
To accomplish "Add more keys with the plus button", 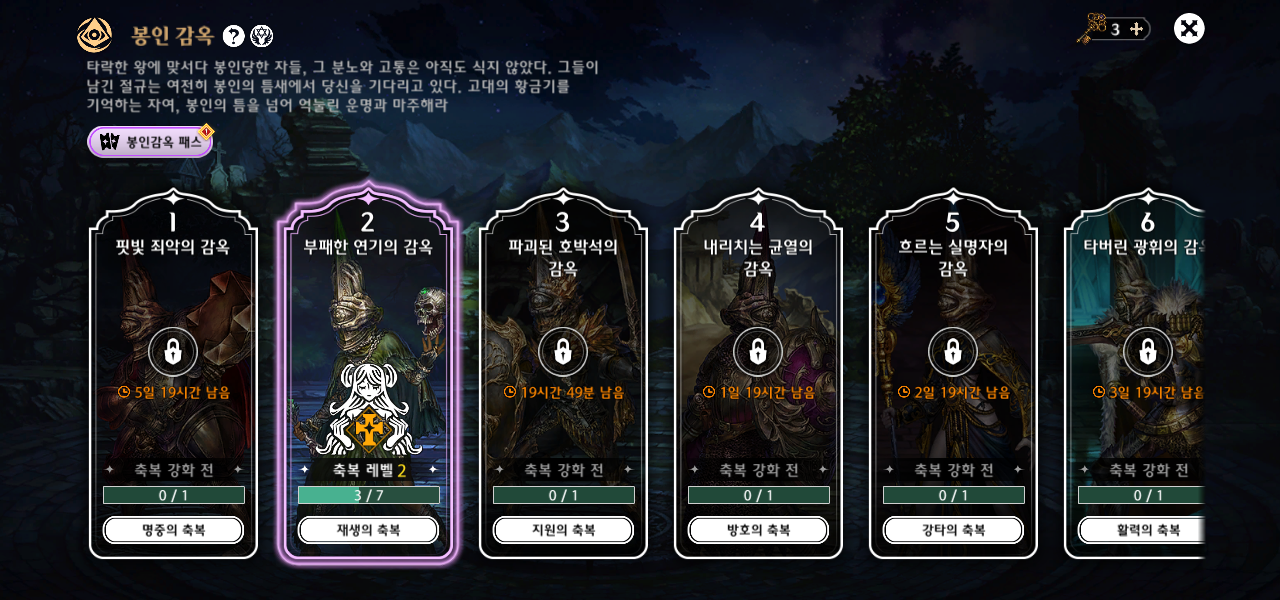I will [x=1136, y=29].
